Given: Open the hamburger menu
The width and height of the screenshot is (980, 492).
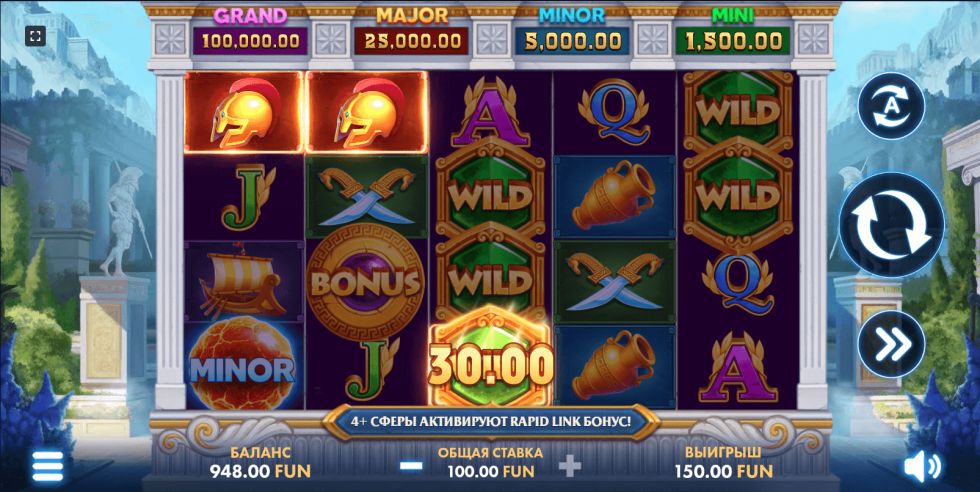Looking at the screenshot, I should 47,465.
